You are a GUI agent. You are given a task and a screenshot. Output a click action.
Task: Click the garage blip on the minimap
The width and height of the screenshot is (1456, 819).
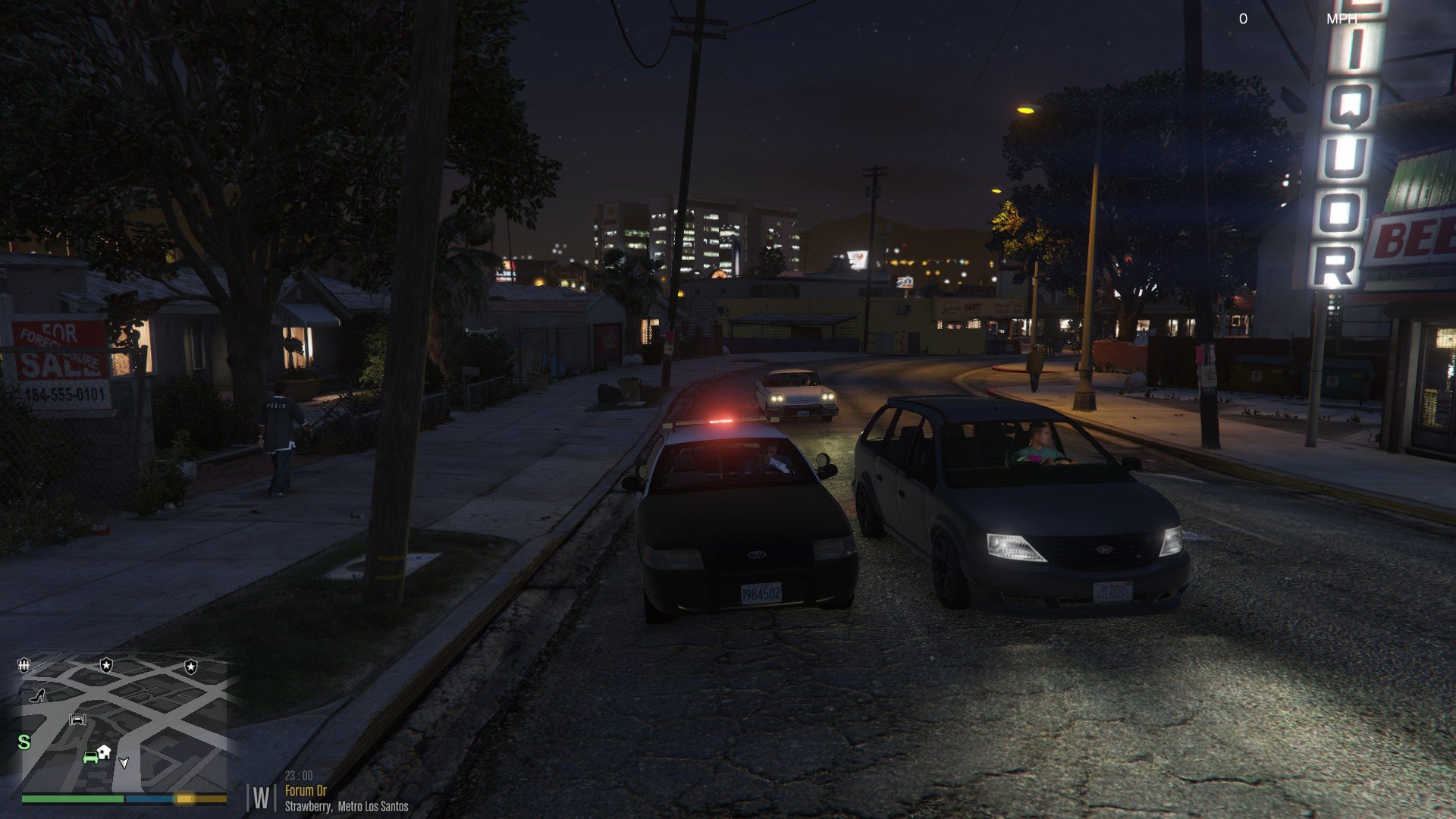point(78,720)
